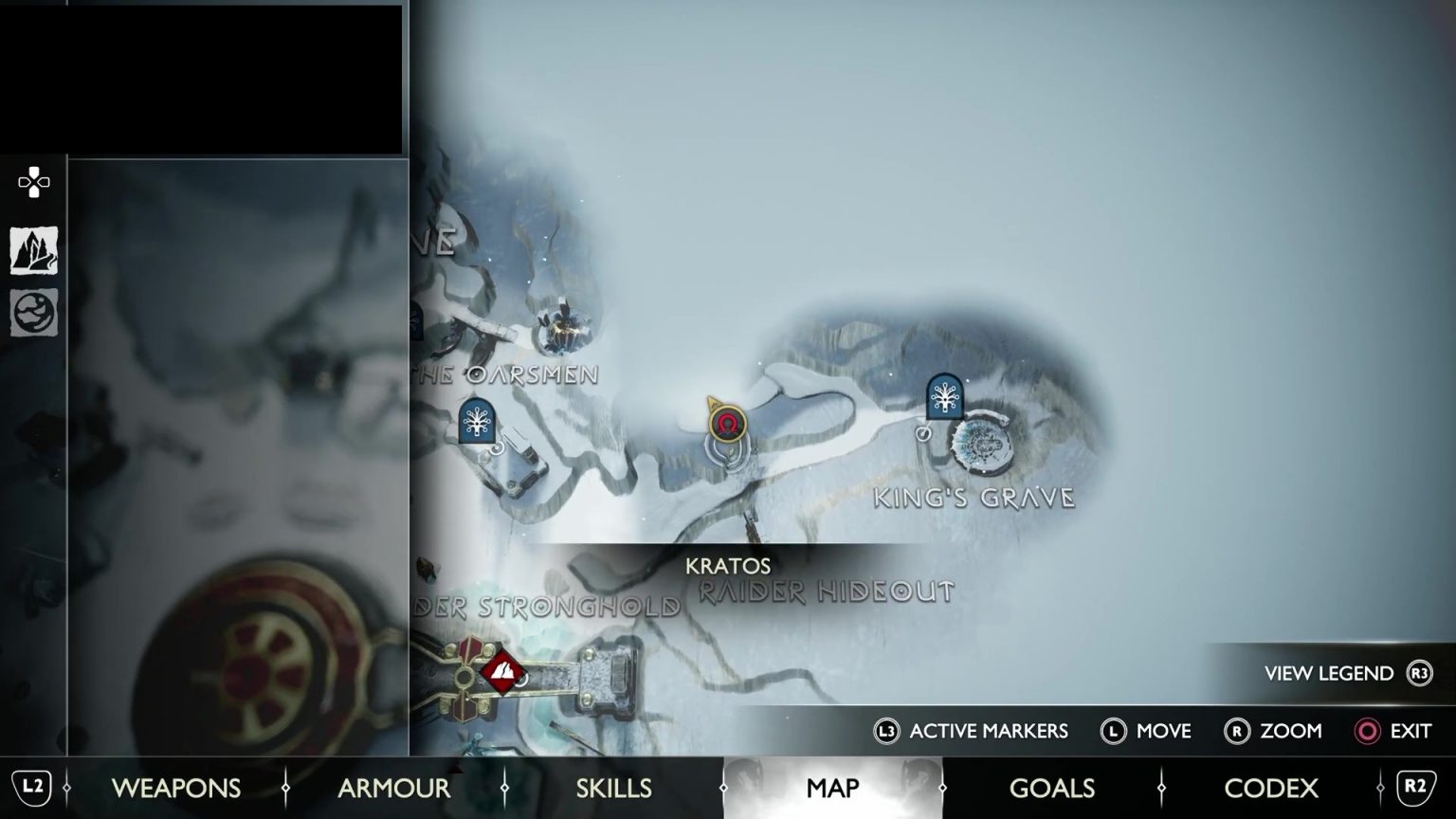Click the L2 shoulder button icon
Viewport: 1456px width, 819px height.
[x=32, y=788]
